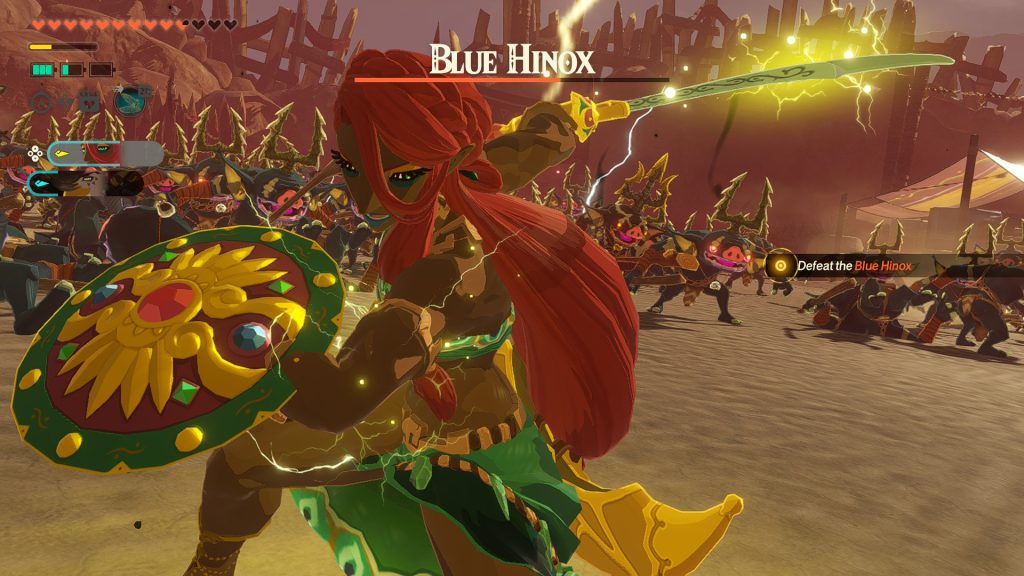
Task: Activate the teal circular rune icon
Action: coord(130,100)
